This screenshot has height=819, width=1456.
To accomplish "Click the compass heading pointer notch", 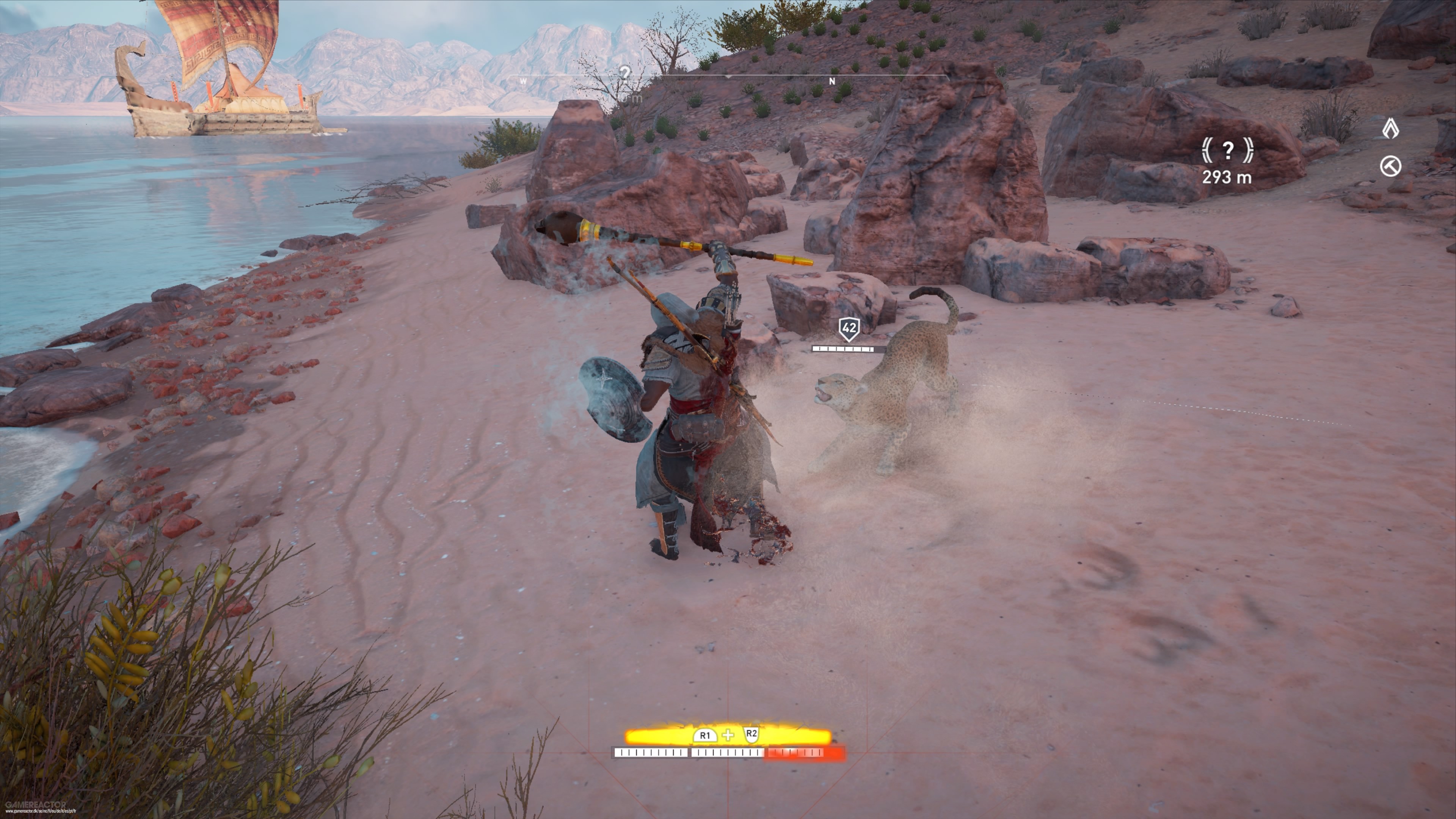I will point(729,77).
